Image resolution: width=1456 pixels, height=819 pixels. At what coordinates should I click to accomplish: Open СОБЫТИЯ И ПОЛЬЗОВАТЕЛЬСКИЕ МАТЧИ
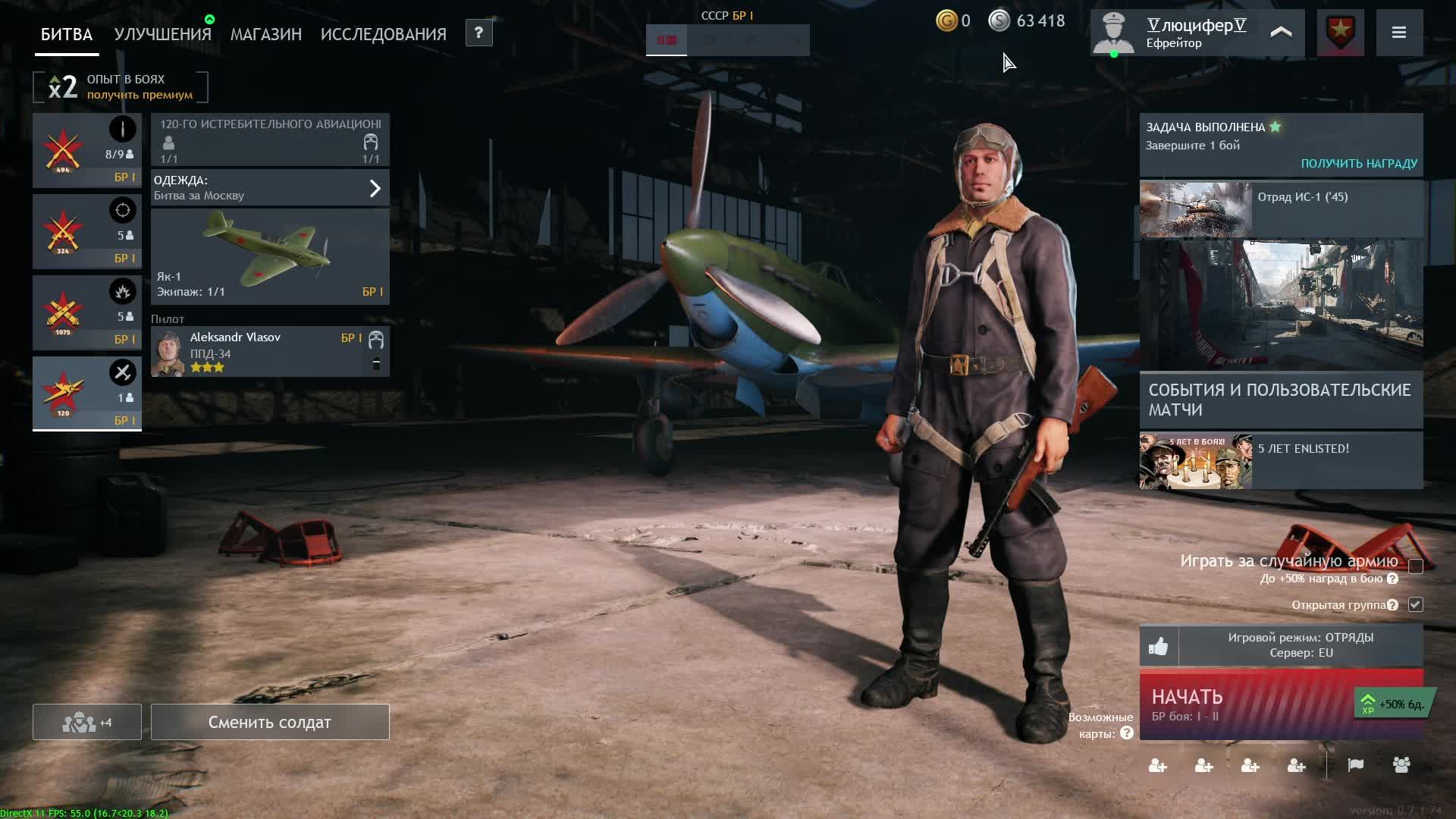(x=1280, y=400)
